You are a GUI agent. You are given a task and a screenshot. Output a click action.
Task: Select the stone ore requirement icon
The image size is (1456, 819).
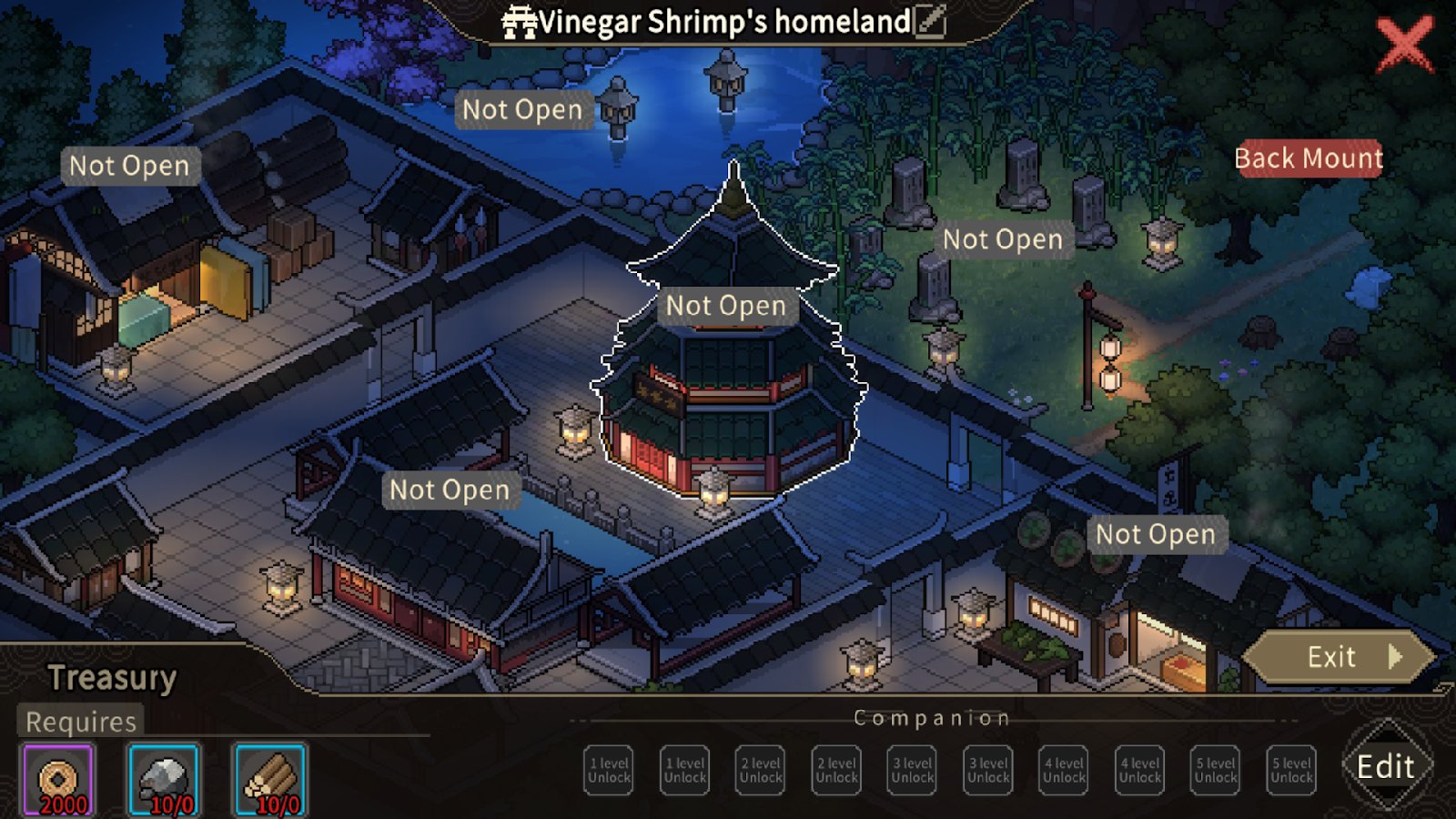point(164,780)
